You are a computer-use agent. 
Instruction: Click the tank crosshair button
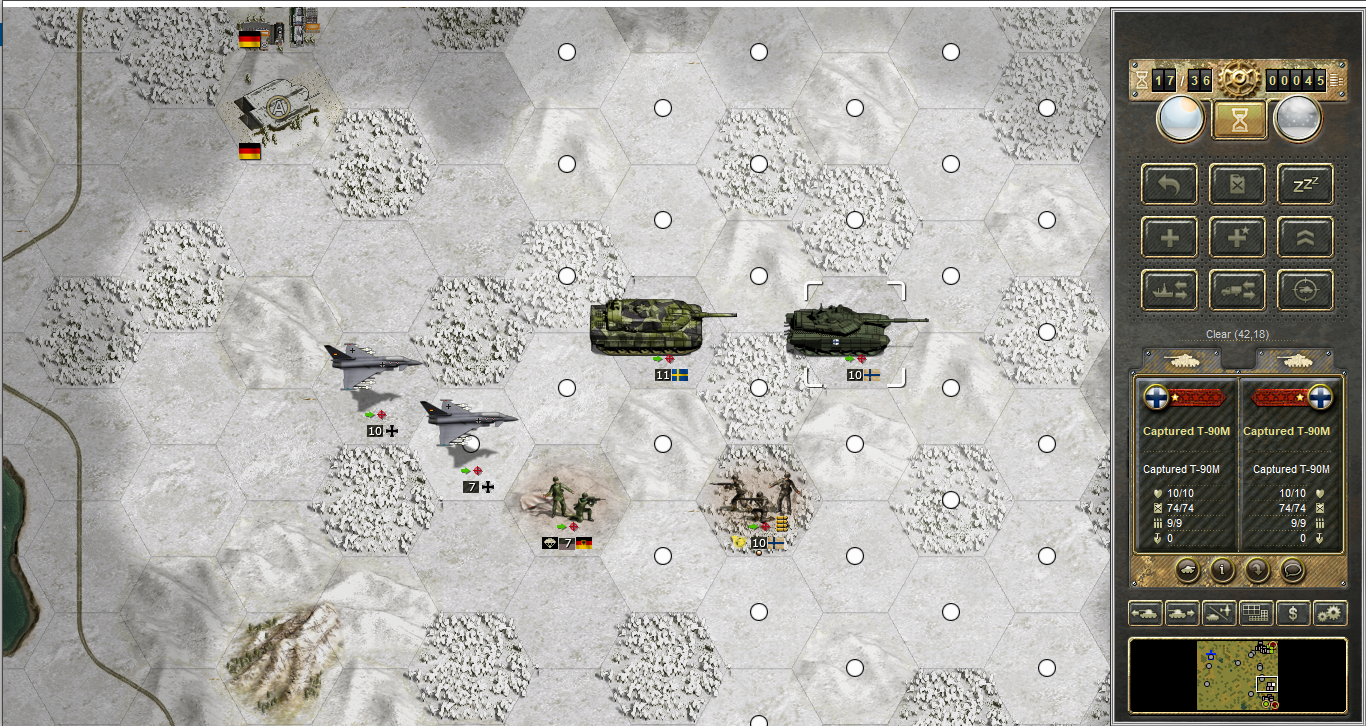click(1305, 290)
